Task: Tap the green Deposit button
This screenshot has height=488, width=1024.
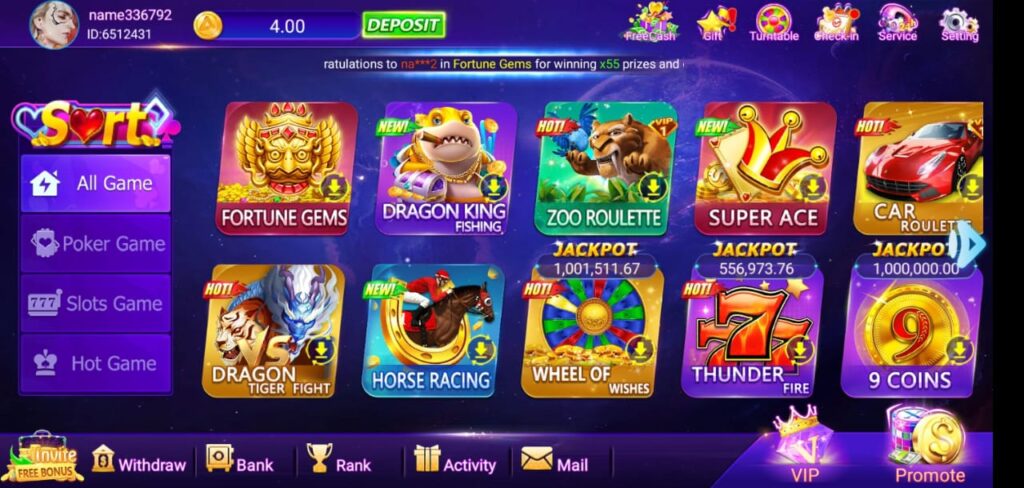Action: pos(403,25)
